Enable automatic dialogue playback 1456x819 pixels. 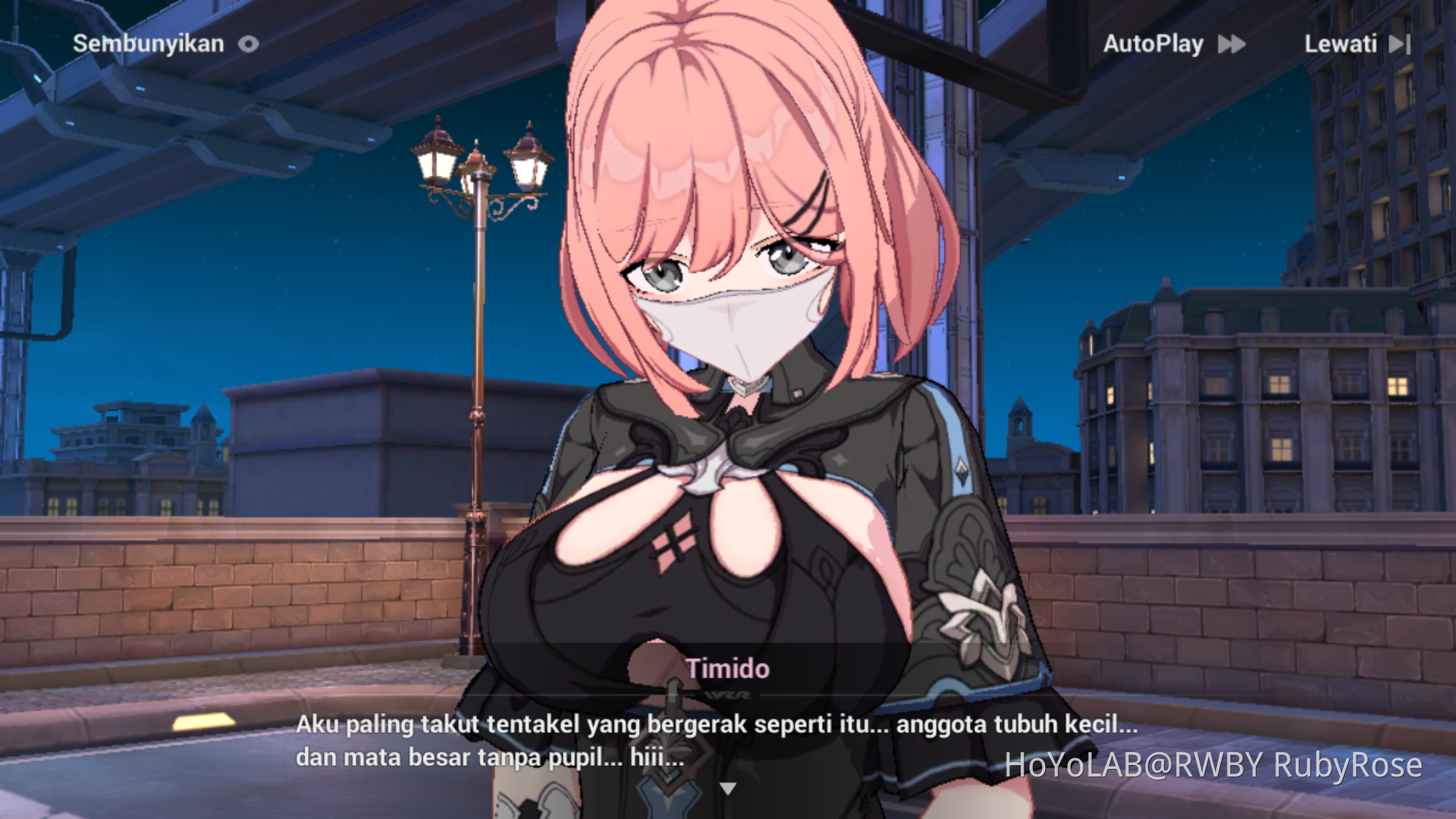[1154, 44]
